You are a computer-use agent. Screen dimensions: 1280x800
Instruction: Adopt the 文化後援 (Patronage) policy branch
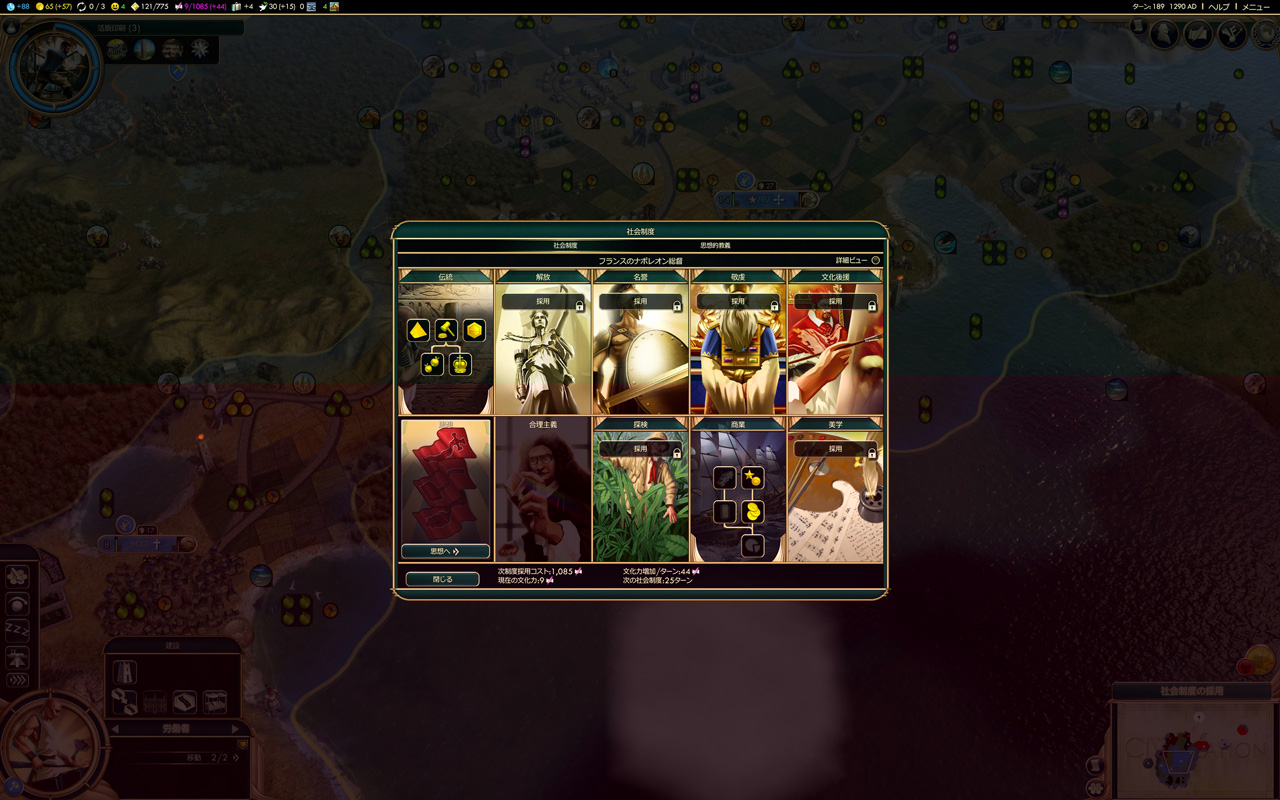coord(835,301)
